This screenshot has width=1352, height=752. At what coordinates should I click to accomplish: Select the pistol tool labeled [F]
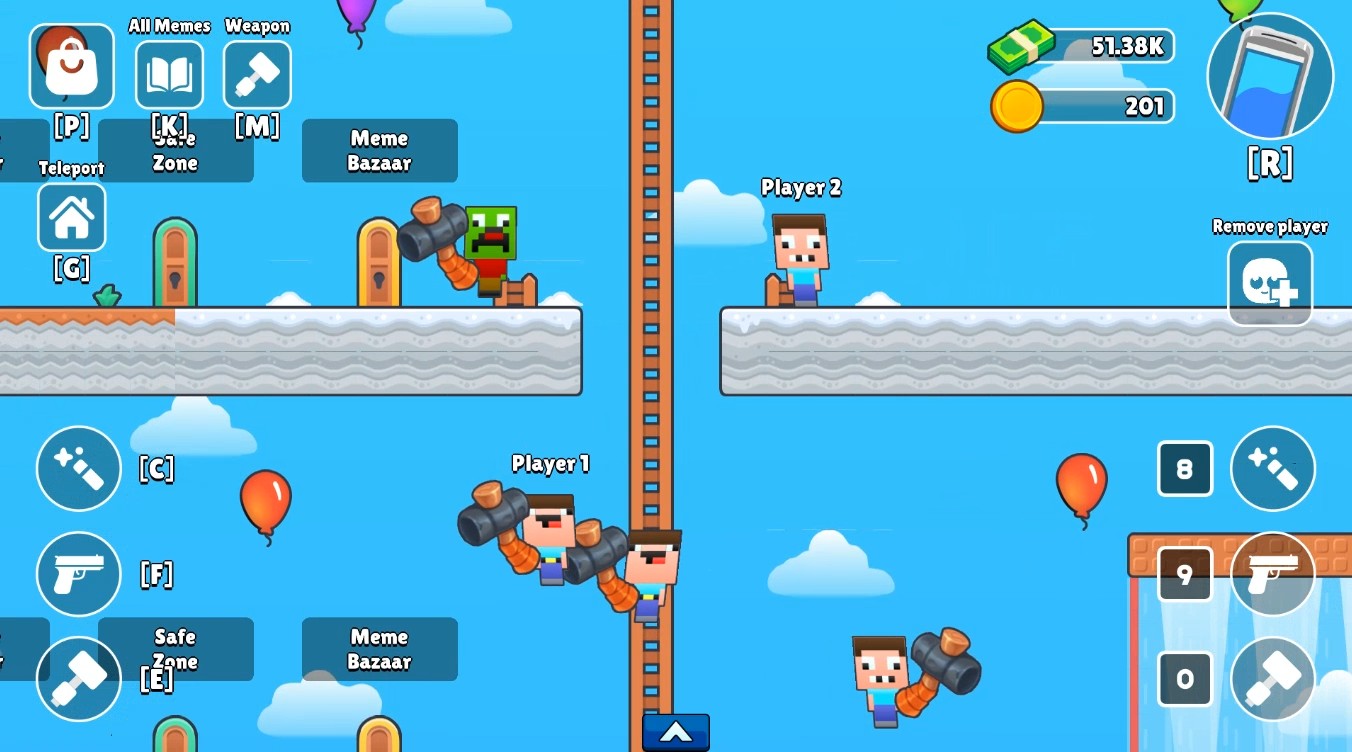pyautogui.click(x=78, y=574)
